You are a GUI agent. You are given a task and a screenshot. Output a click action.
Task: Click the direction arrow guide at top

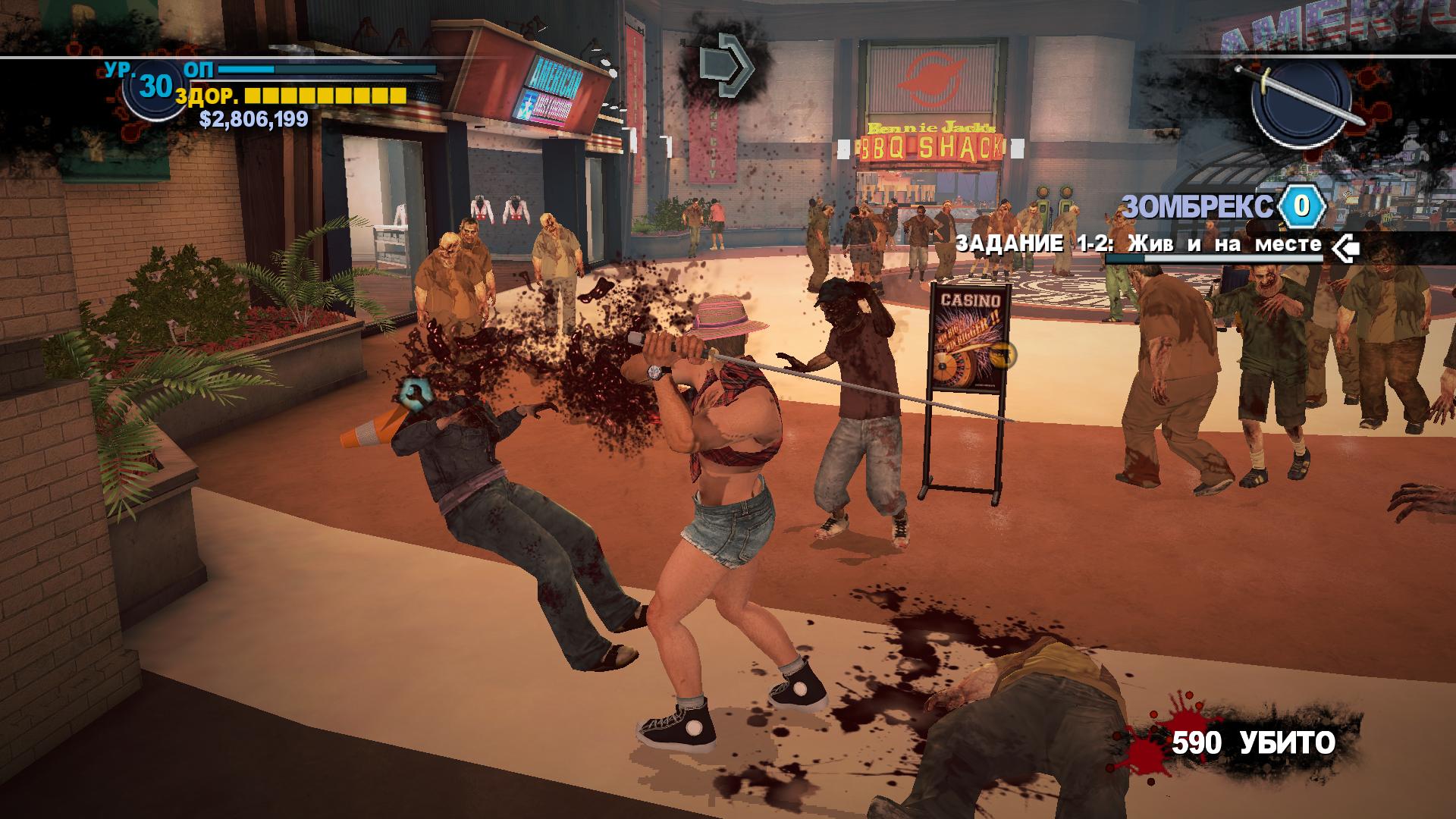point(723,64)
